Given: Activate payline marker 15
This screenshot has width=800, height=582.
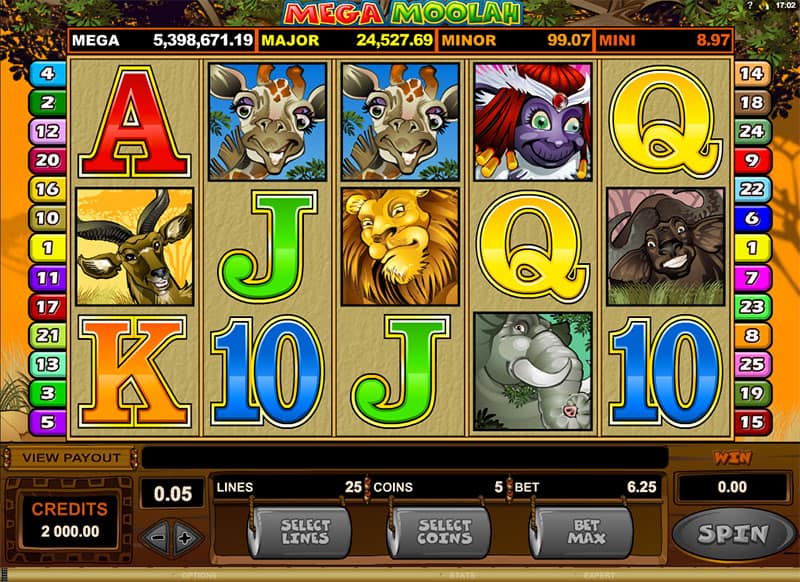Looking at the screenshot, I should [750, 422].
